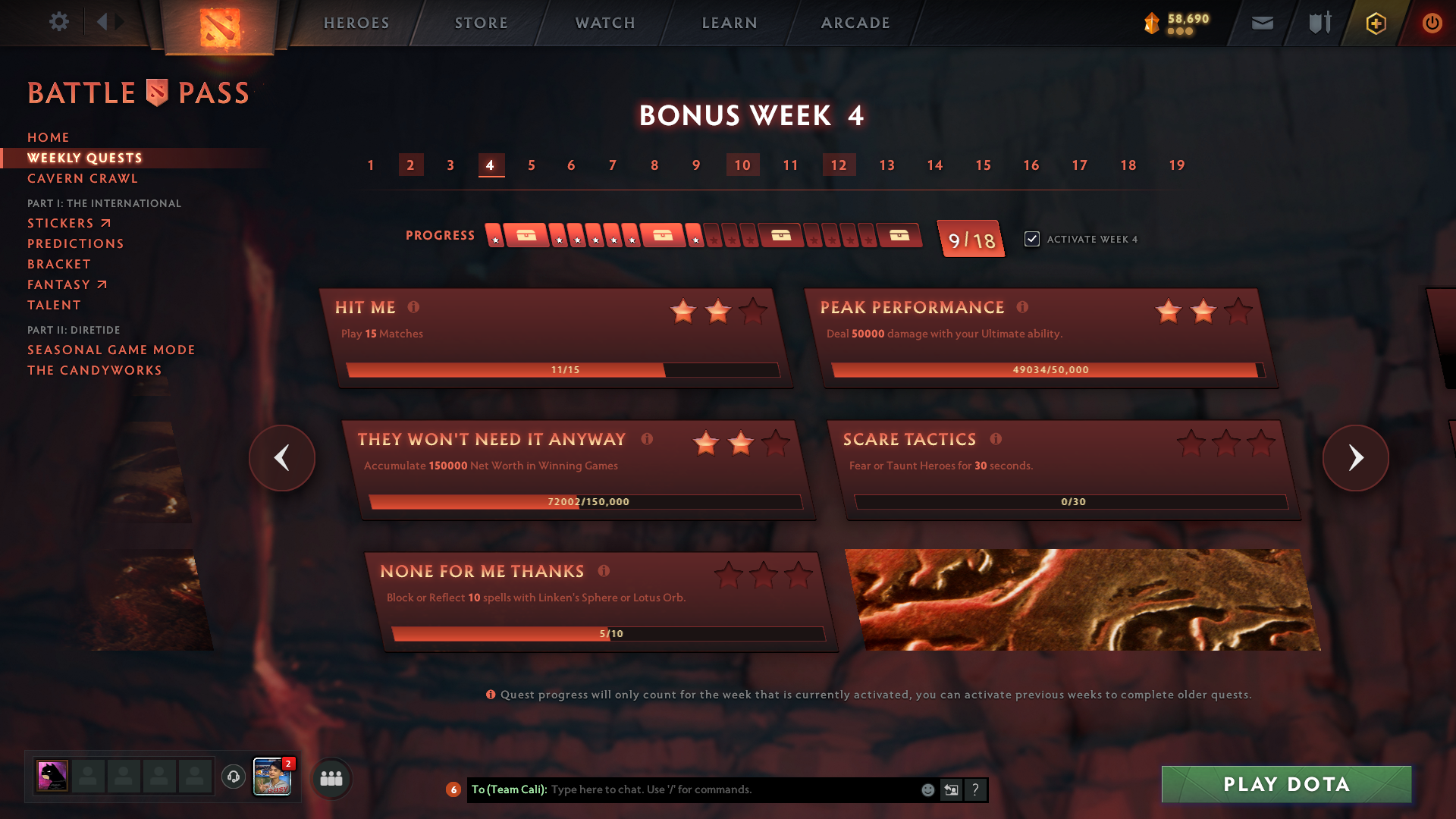Open the Battle Pass settings gear
The image size is (1456, 819).
point(59,22)
